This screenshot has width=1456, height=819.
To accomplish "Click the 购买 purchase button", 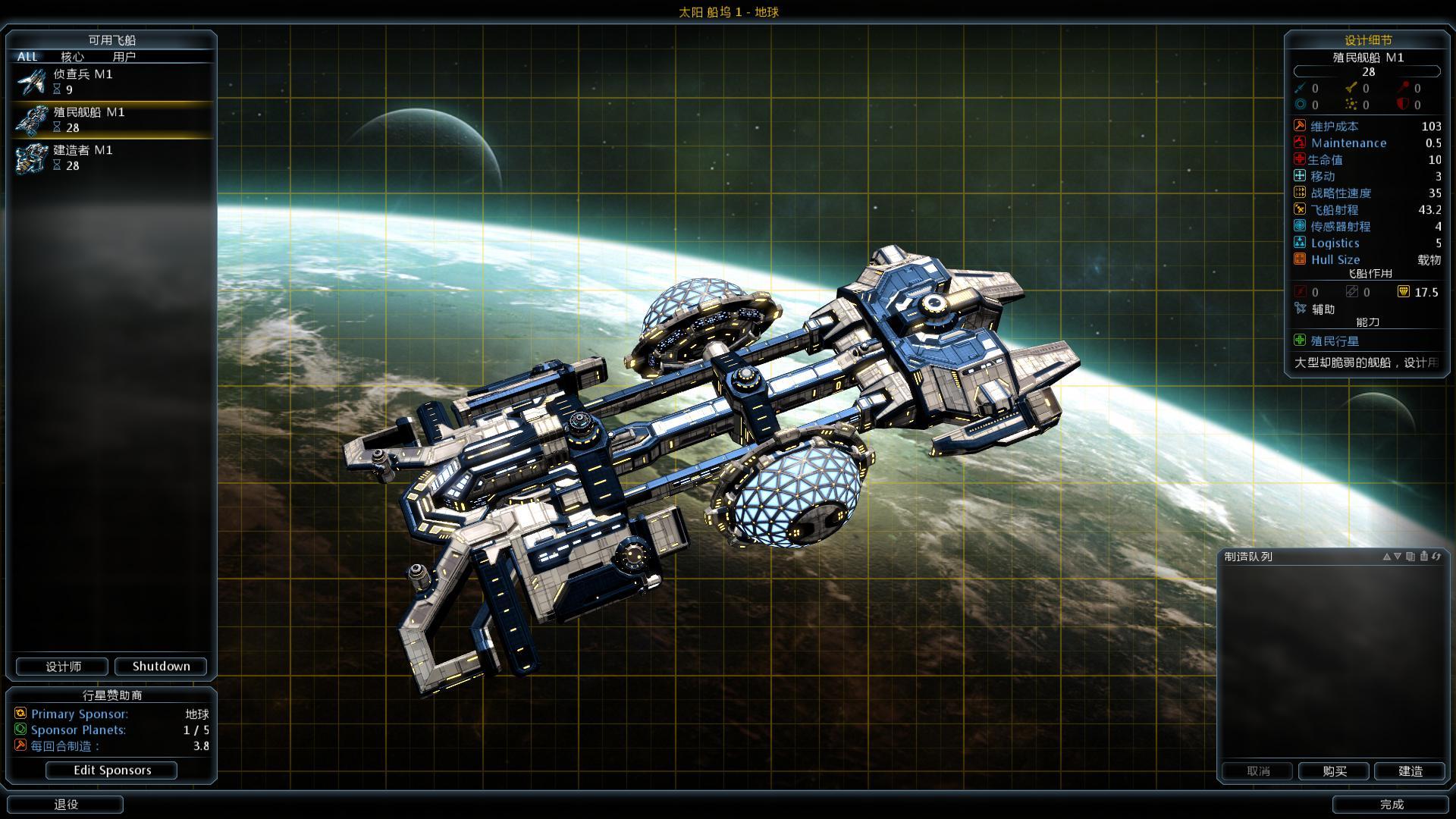I will point(1334,770).
